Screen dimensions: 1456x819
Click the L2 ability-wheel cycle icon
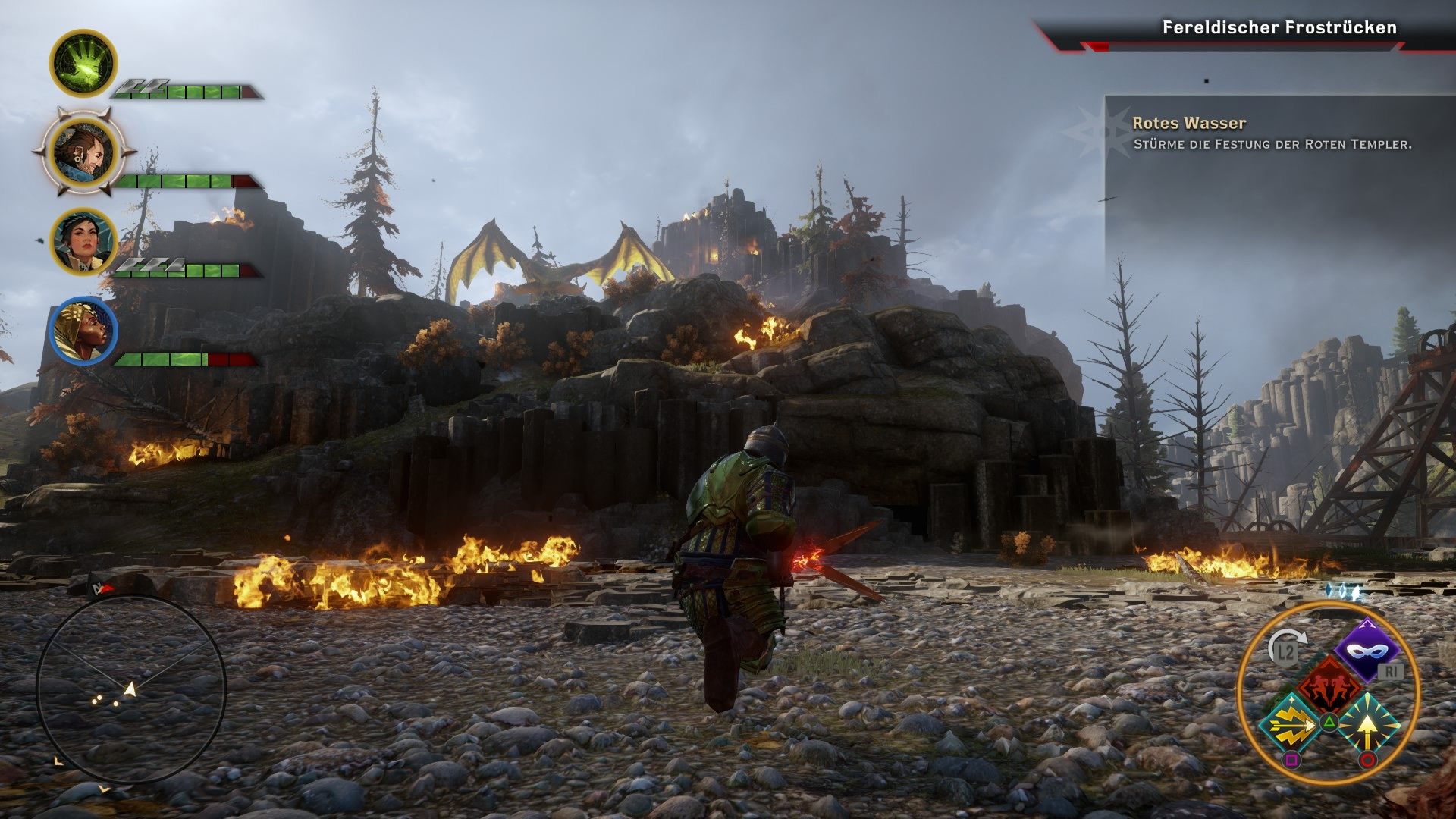(x=1285, y=649)
